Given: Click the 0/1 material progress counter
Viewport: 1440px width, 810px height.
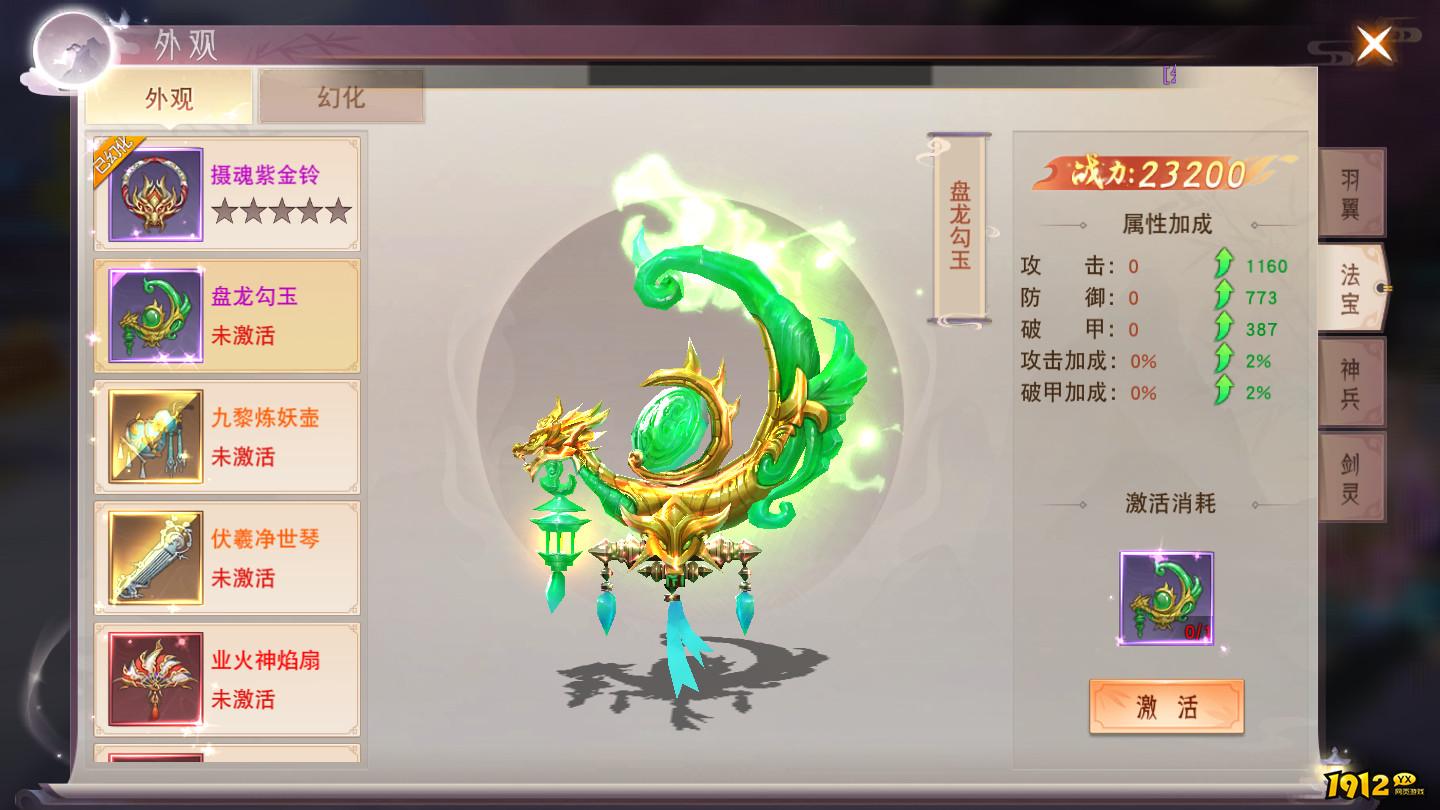Looking at the screenshot, I should click(x=1196, y=629).
